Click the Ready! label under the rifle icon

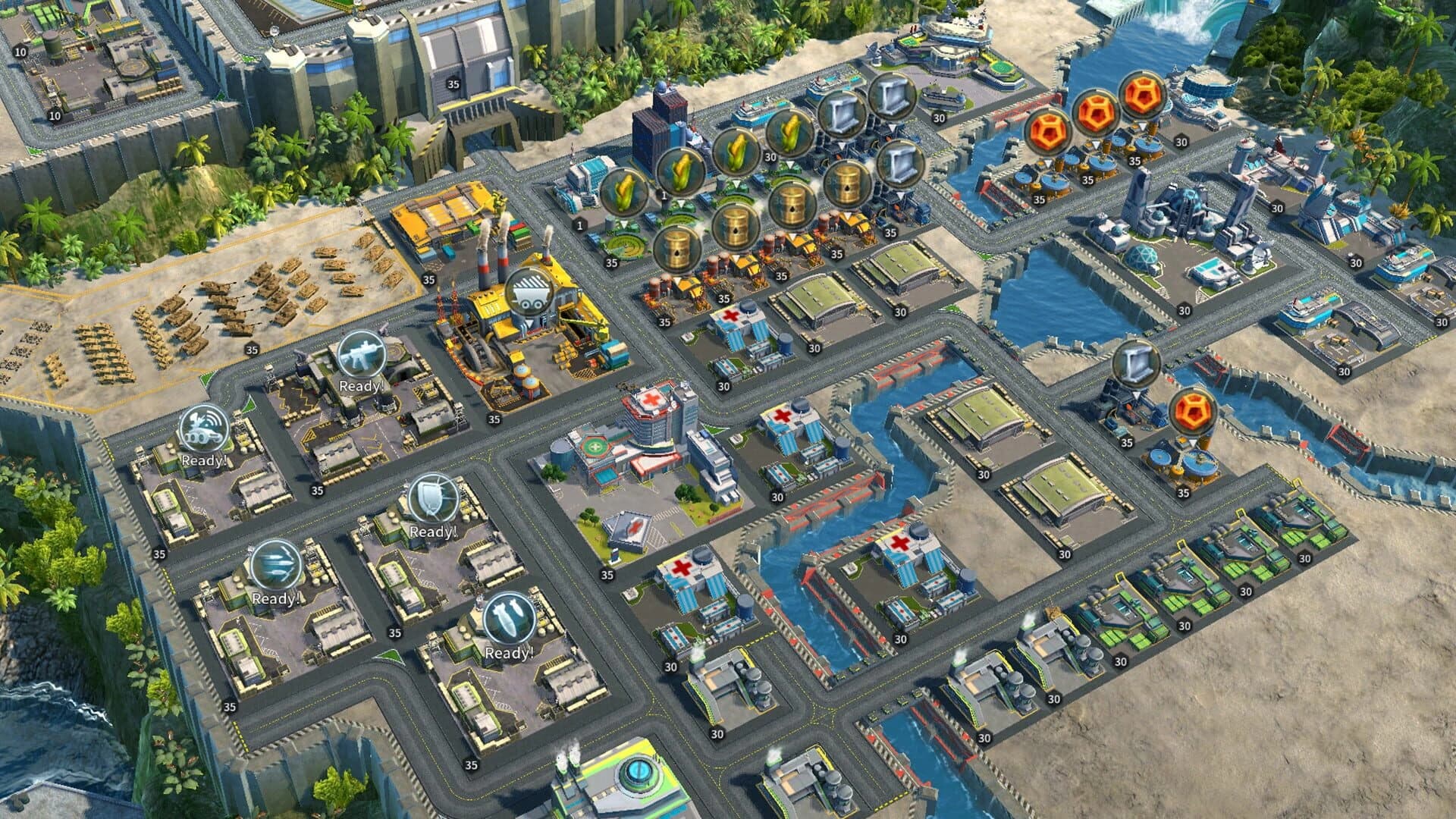point(362,385)
